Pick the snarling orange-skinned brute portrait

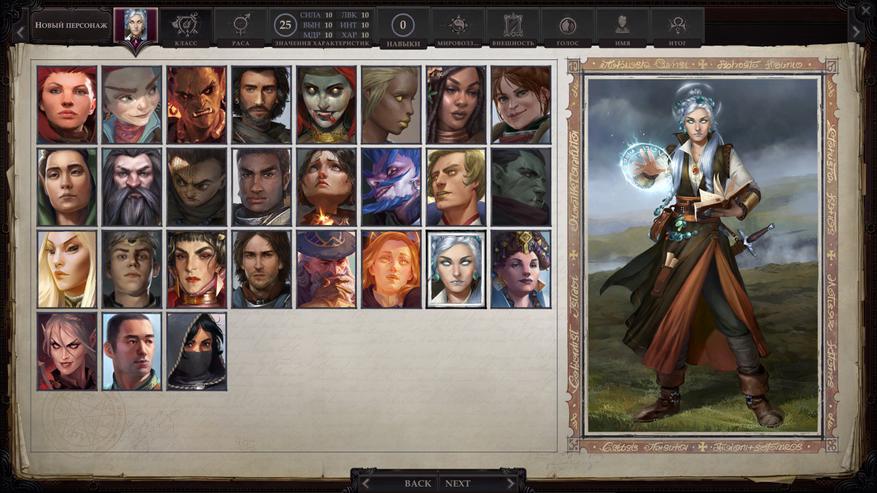tap(197, 105)
